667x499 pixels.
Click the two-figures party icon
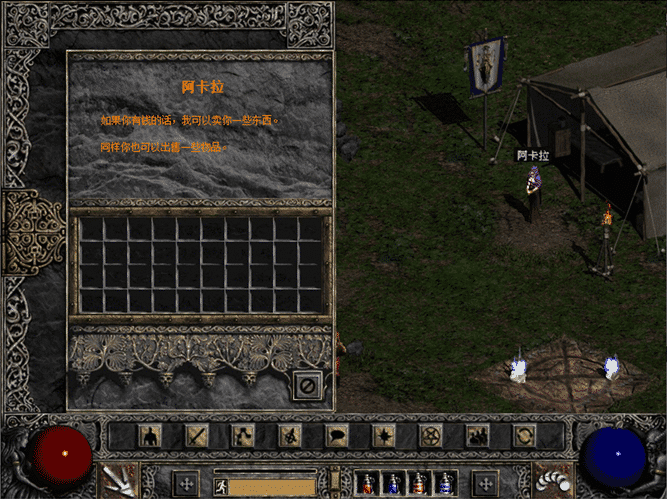coord(478,436)
